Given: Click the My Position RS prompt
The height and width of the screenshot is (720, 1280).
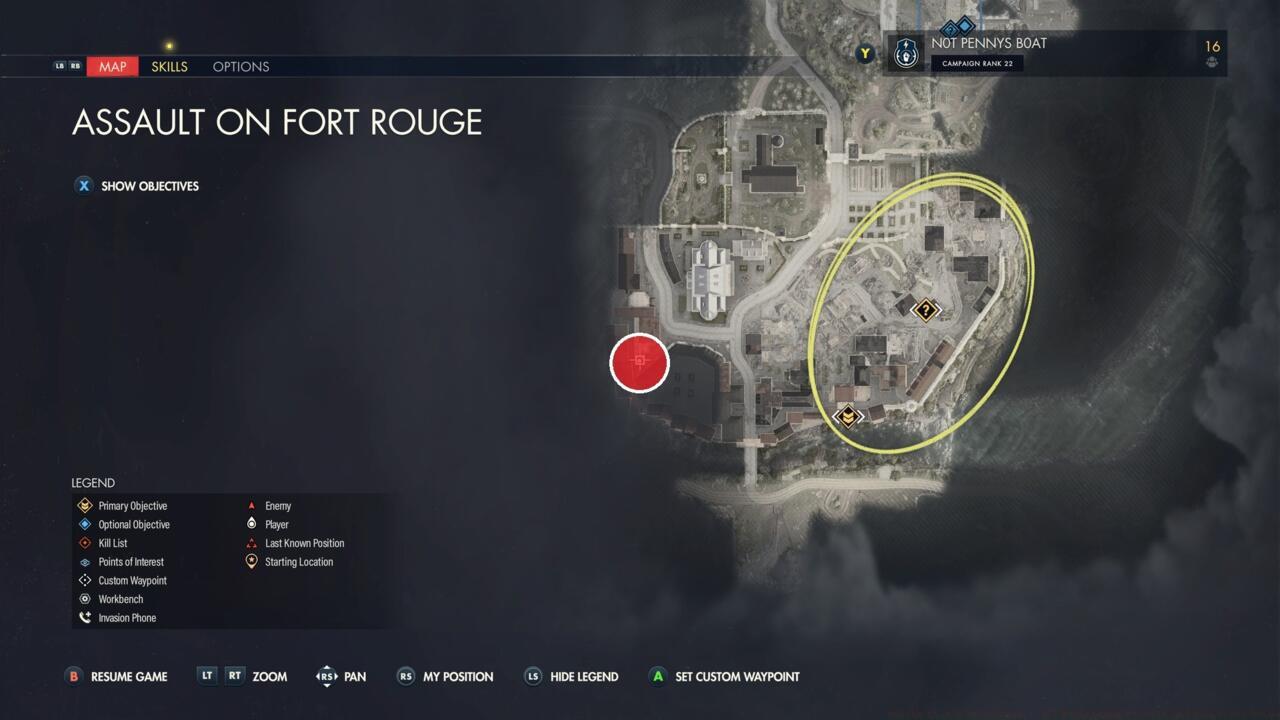Looking at the screenshot, I should tap(405, 677).
